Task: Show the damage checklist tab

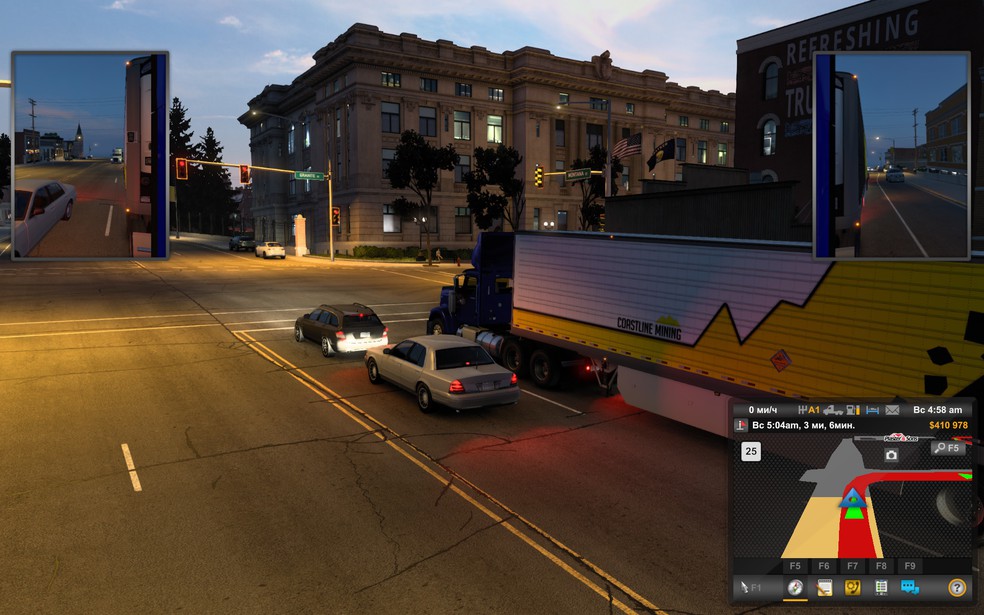Action: click(x=881, y=588)
